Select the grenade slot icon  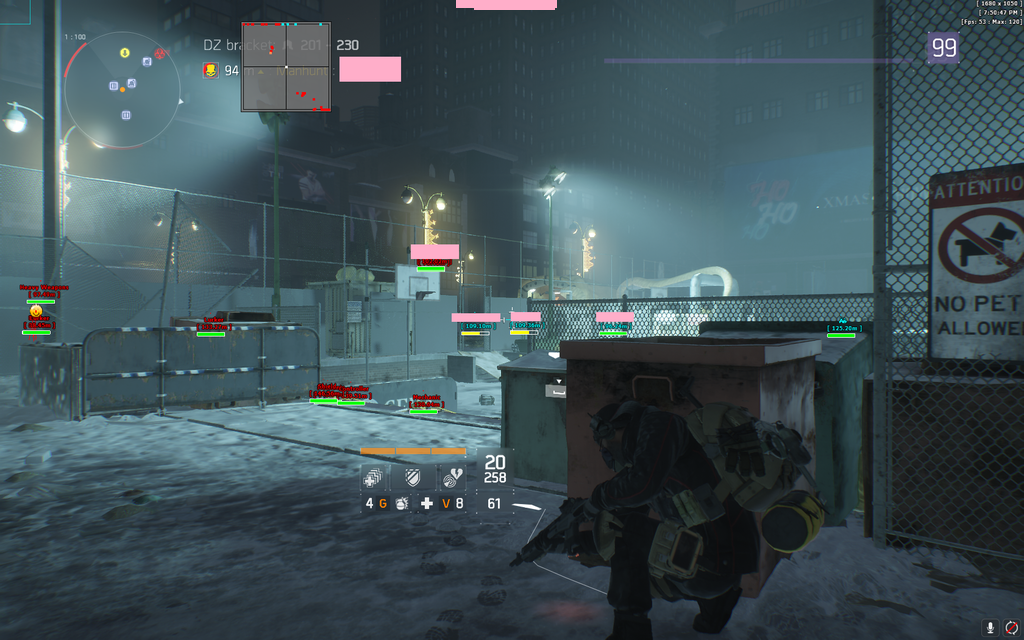pyautogui.click(x=400, y=503)
